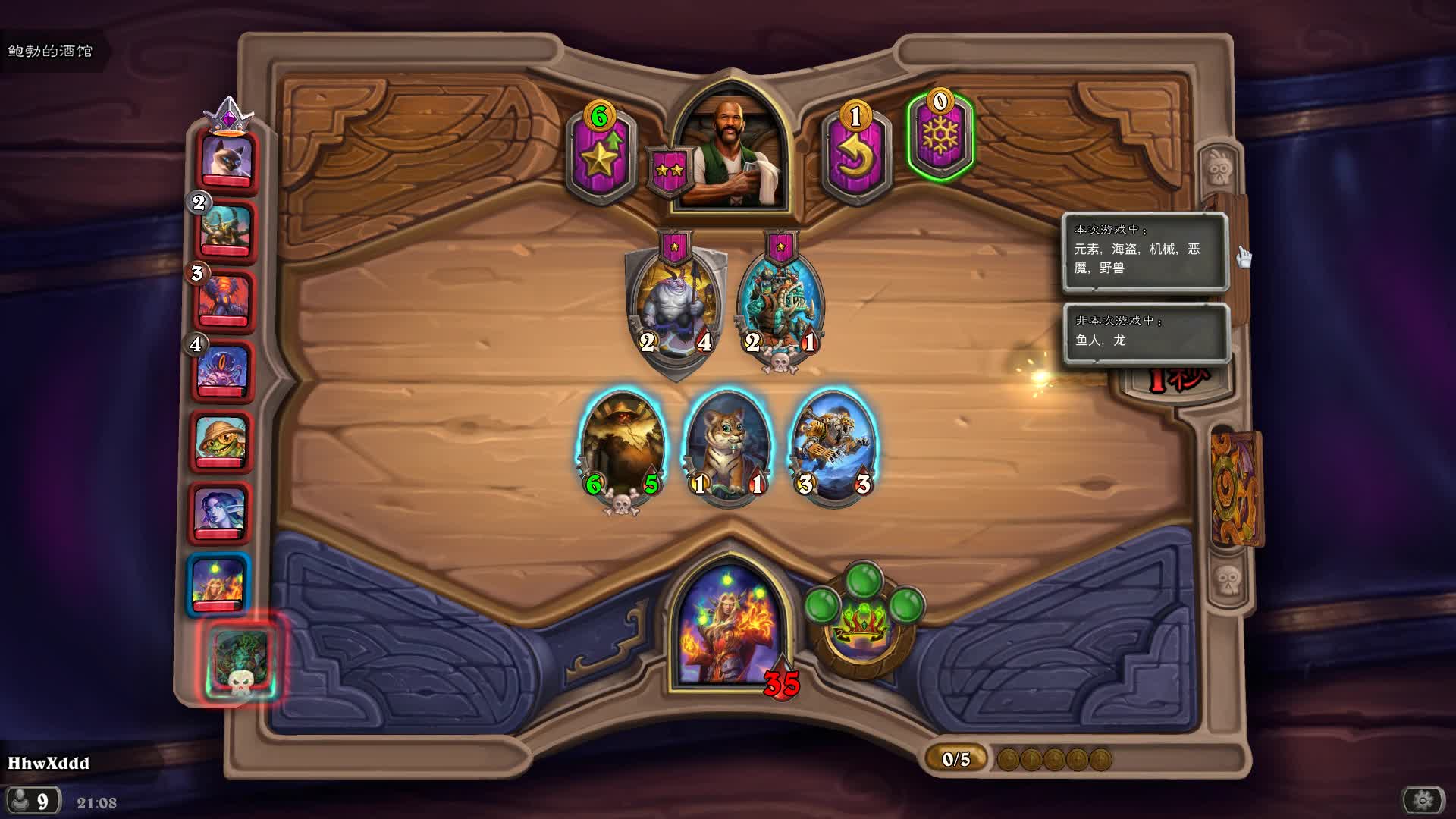Upgrade the tavern for 6 gold

coord(600,156)
